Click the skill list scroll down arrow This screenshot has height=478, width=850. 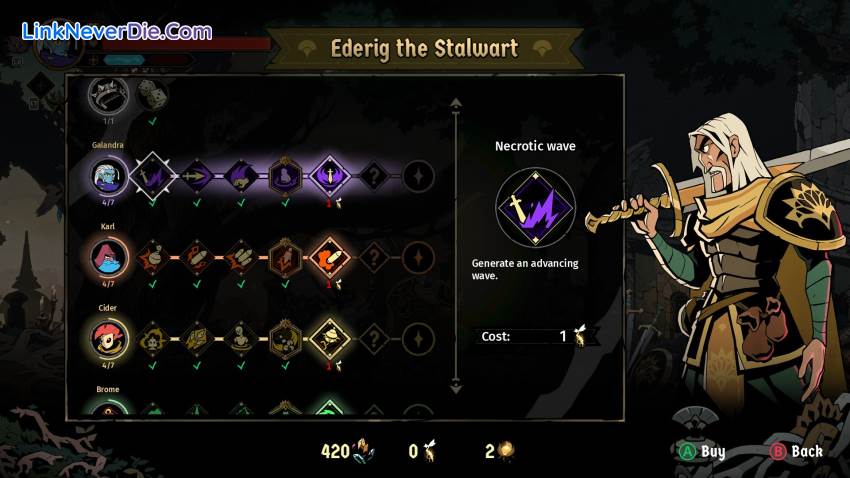[456, 385]
